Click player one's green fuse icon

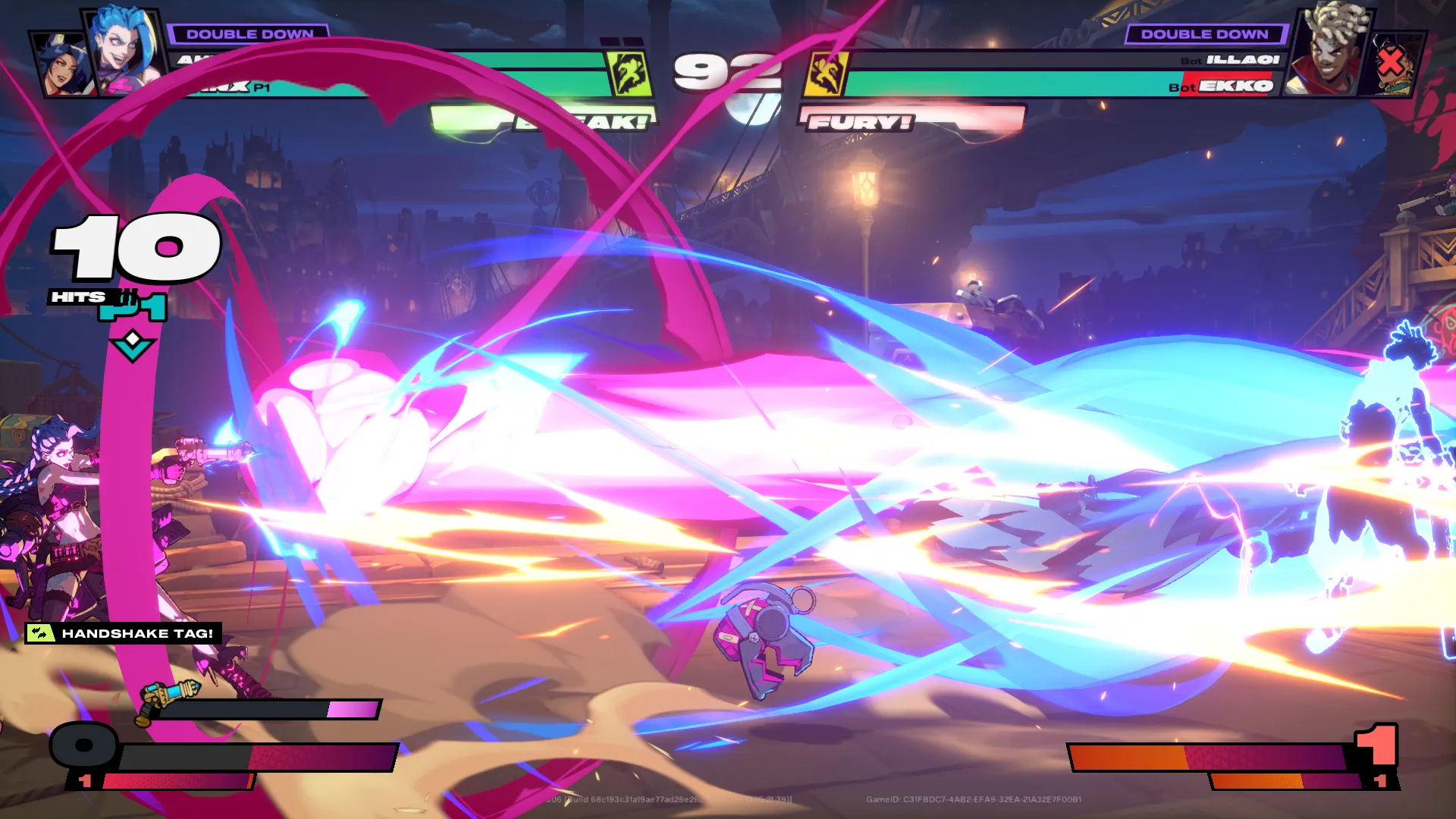click(x=629, y=74)
